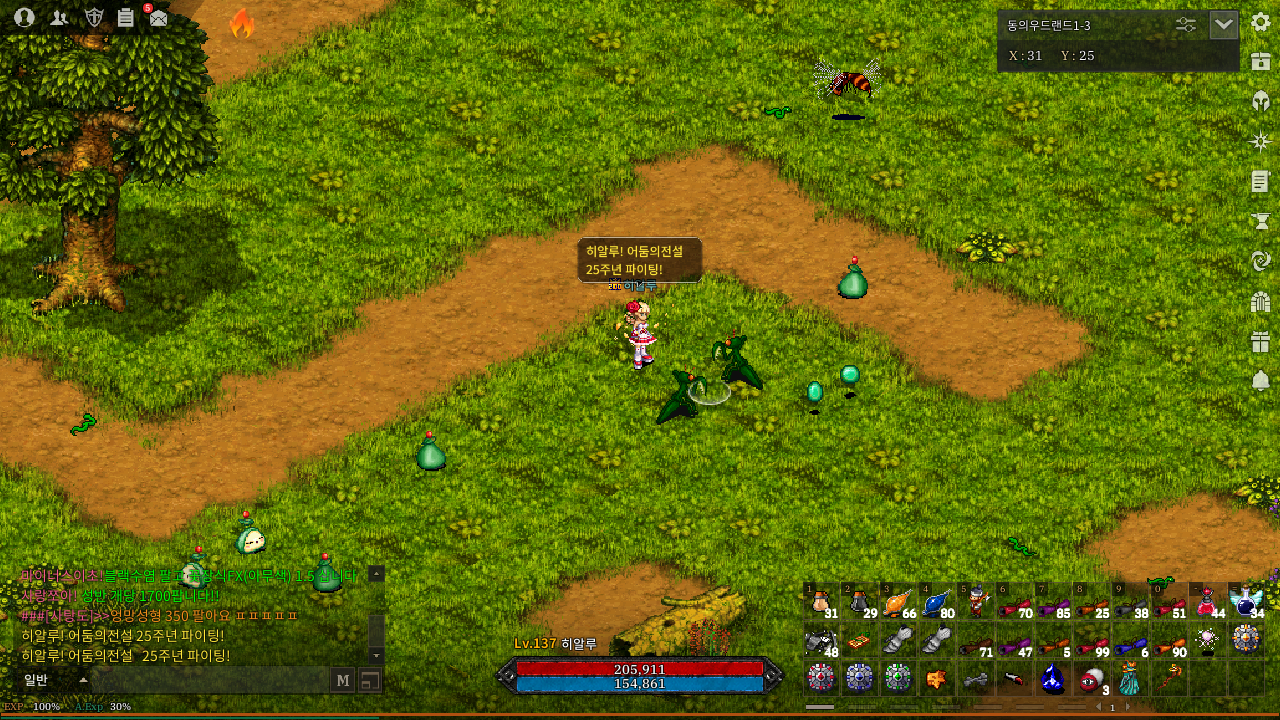Select the red eyeball item slot
The height and width of the screenshot is (720, 1280).
[x=1090, y=679]
